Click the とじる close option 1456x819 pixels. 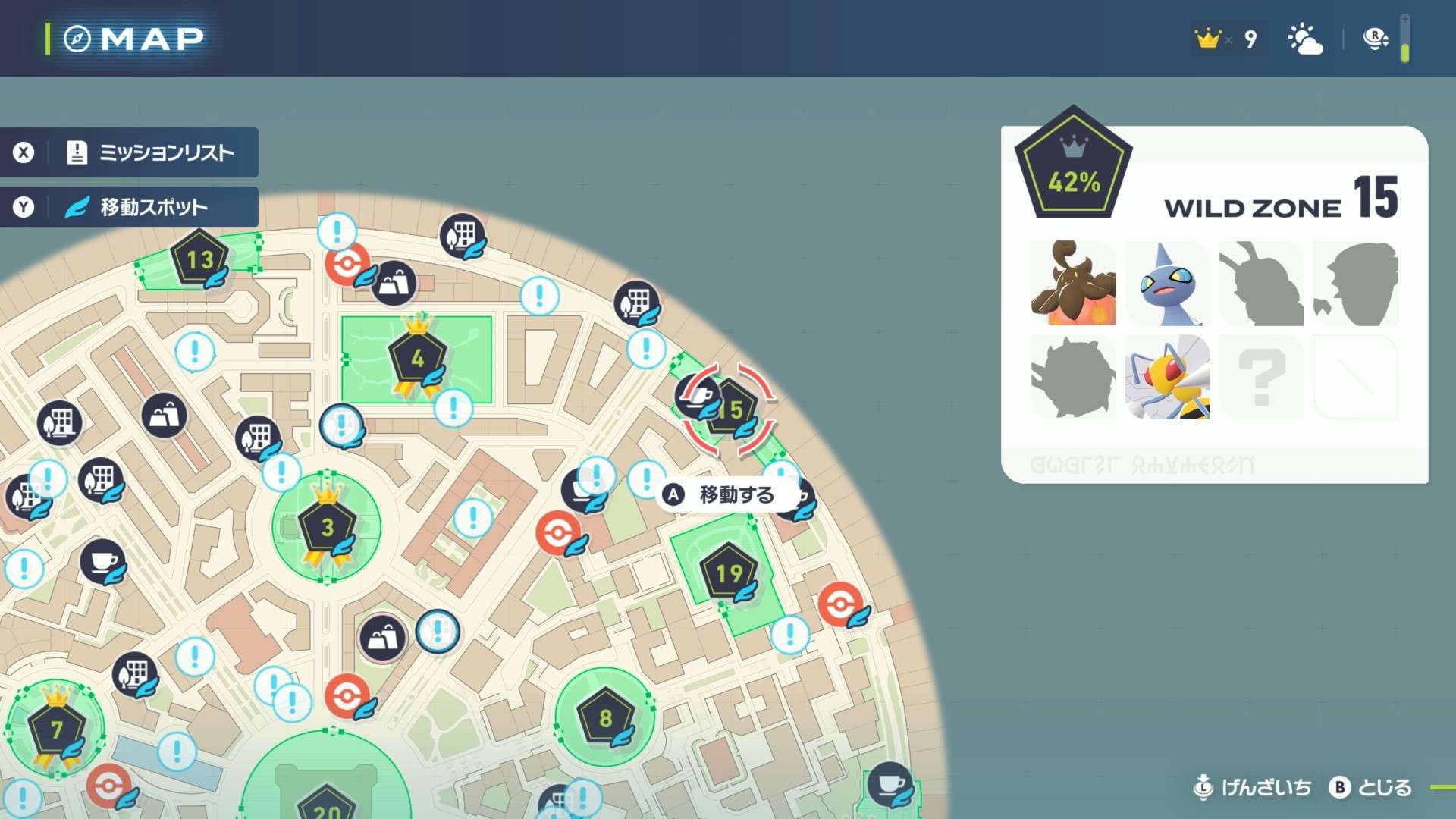(1371, 788)
